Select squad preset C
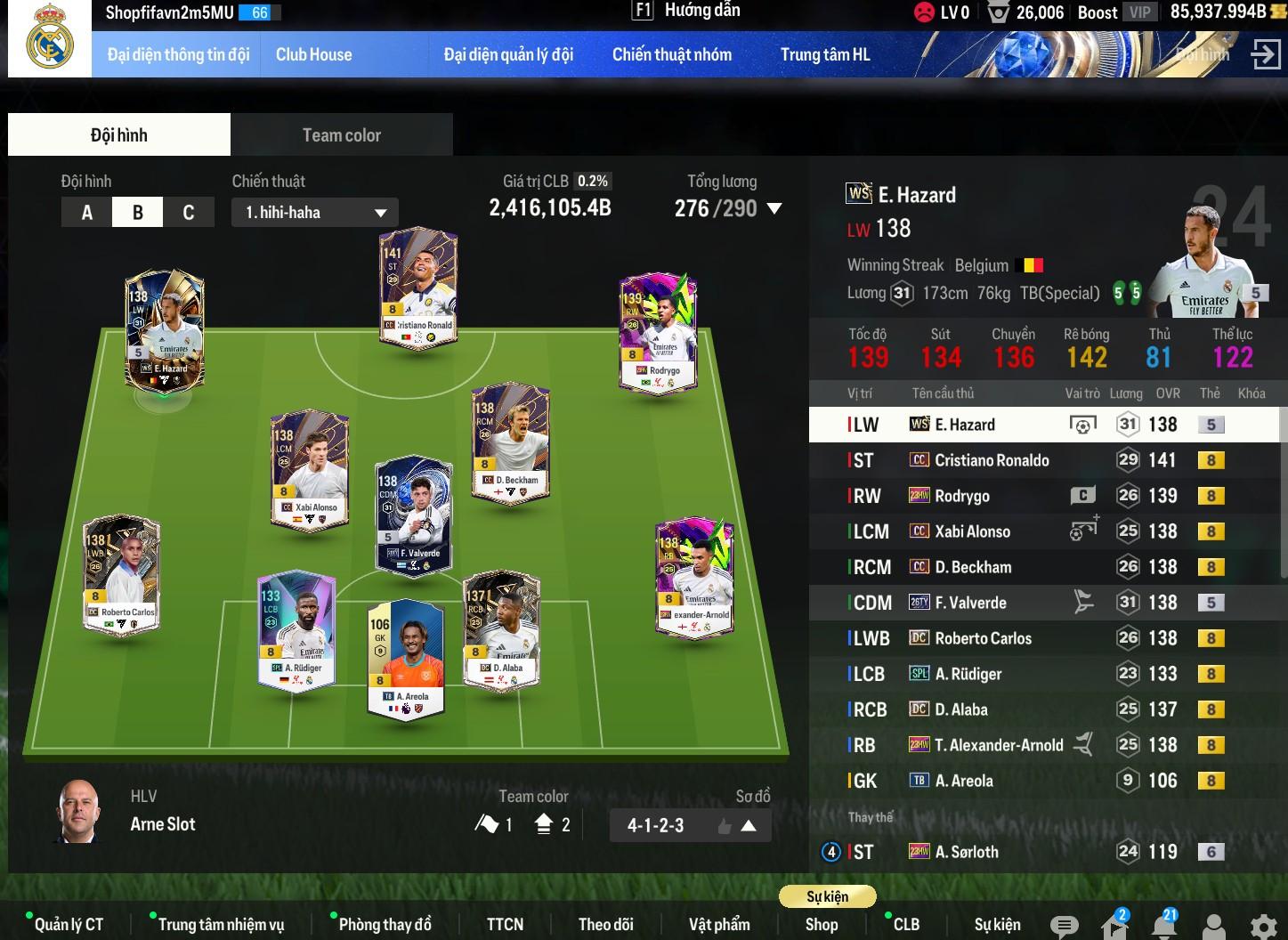Image resolution: width=1288 pixels, height=940 pixels. [188, 213]
